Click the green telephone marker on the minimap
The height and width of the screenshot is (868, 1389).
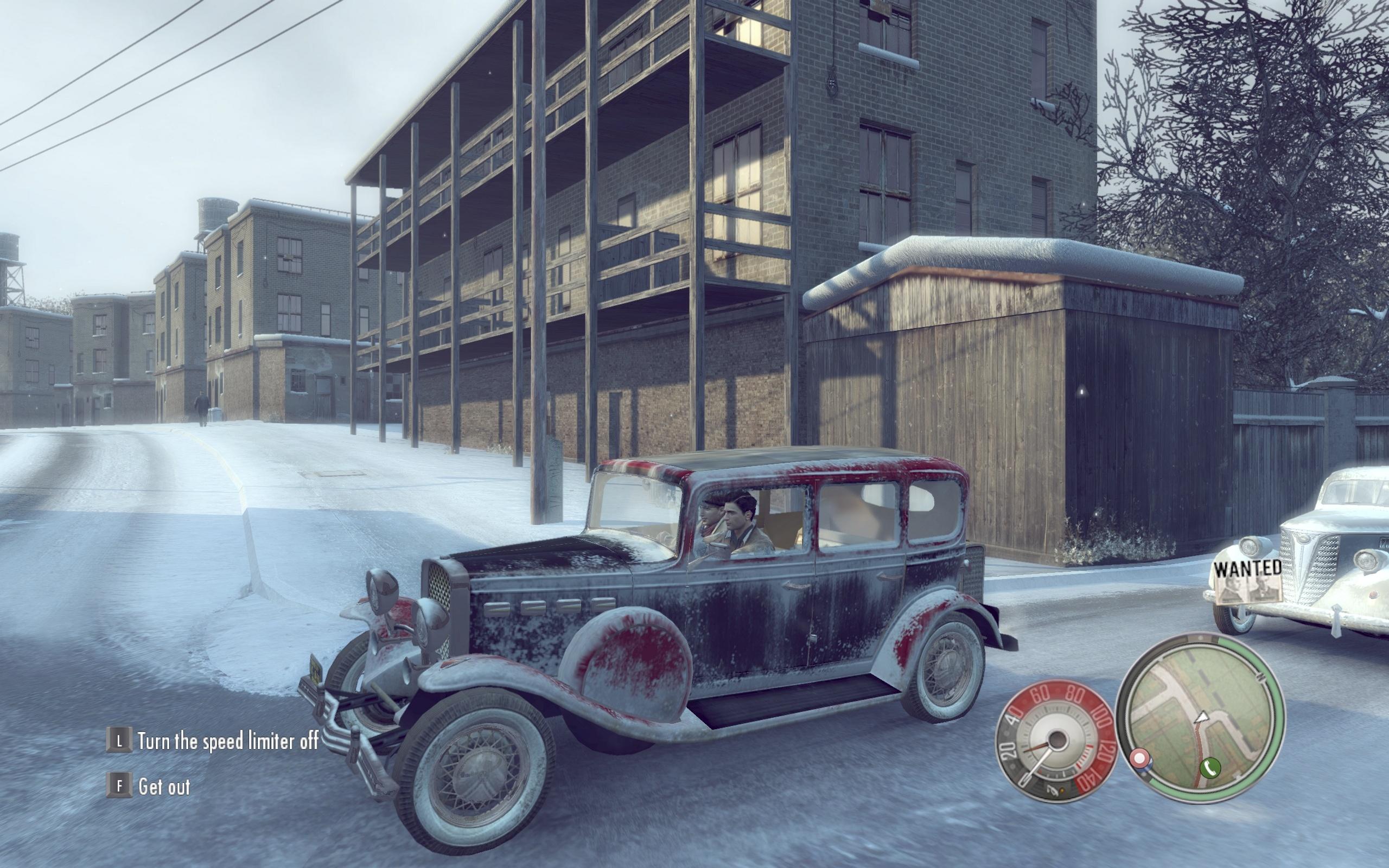pos(1209,767)
